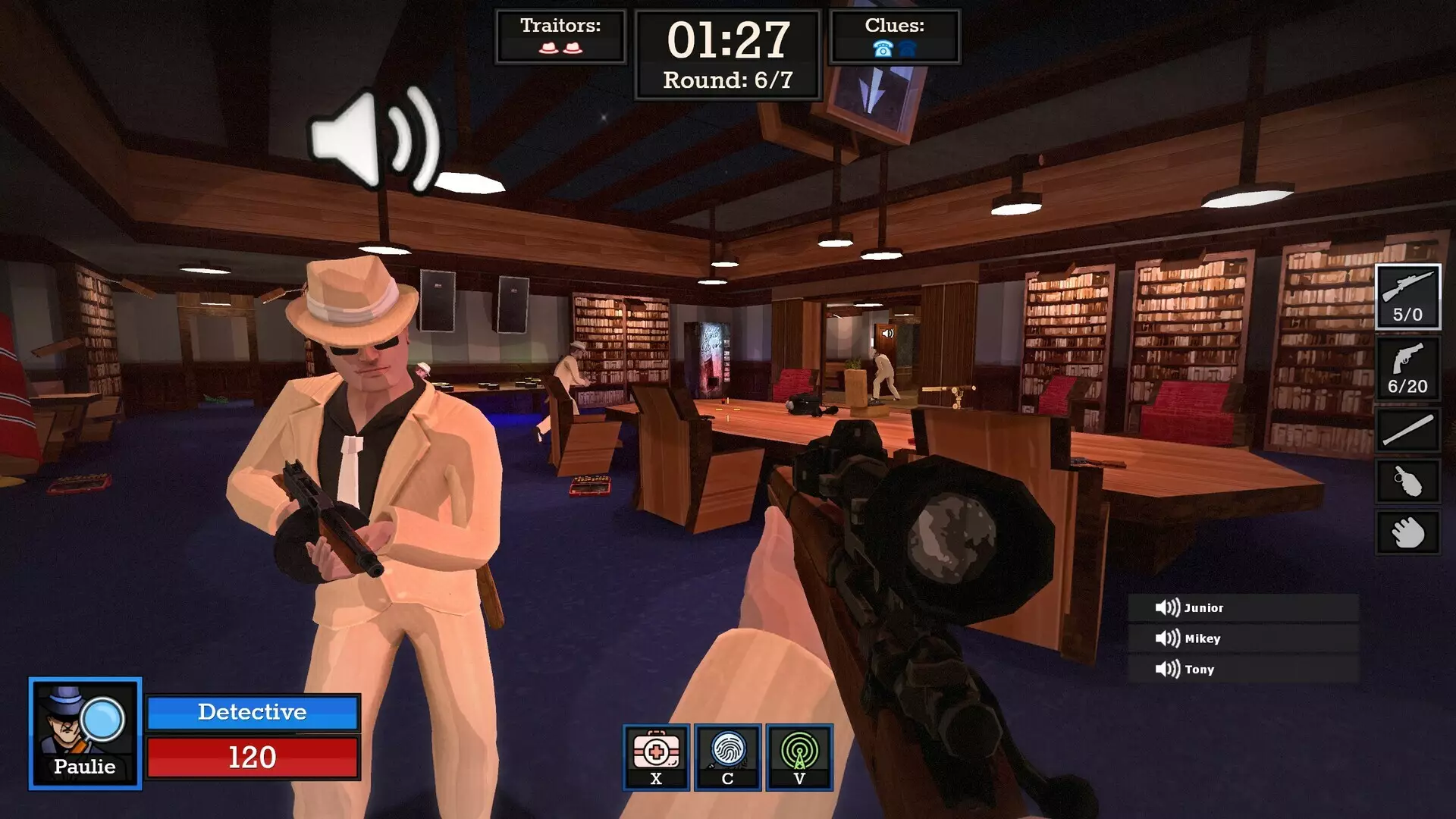
Task: Click the Paulie detective portrait
Action: click(85, 733)
